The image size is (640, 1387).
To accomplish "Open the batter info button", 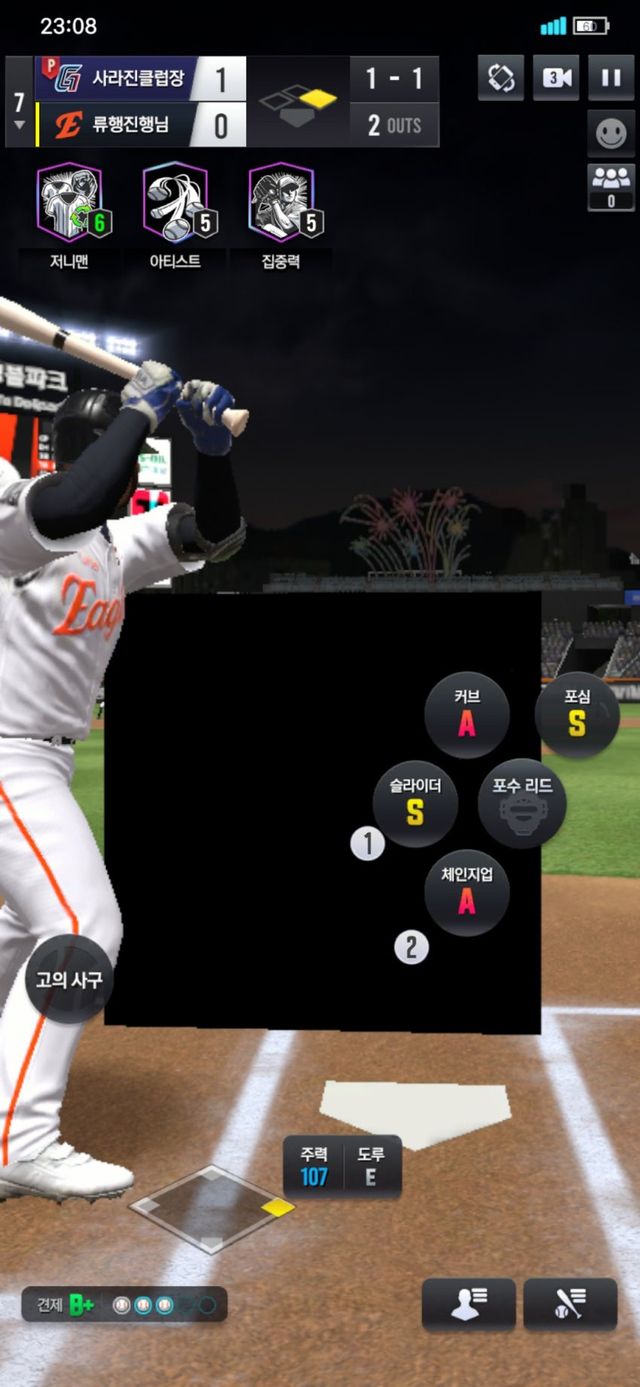I will pyautogui.click(x=570, y=1304).
